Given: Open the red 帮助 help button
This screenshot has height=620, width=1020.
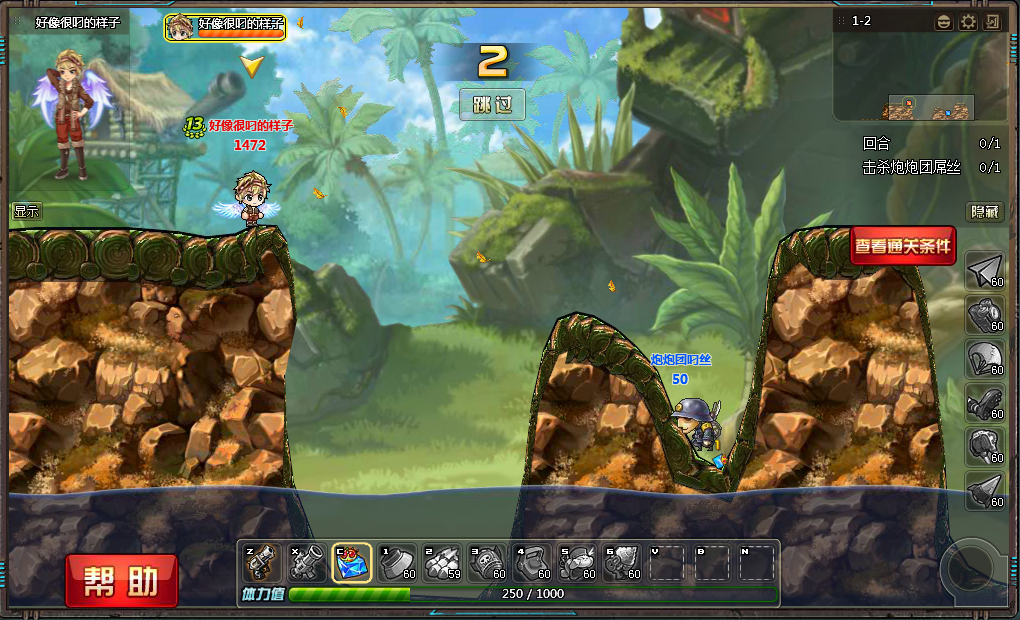Looking at the screenshot, I should click(122, 581).
